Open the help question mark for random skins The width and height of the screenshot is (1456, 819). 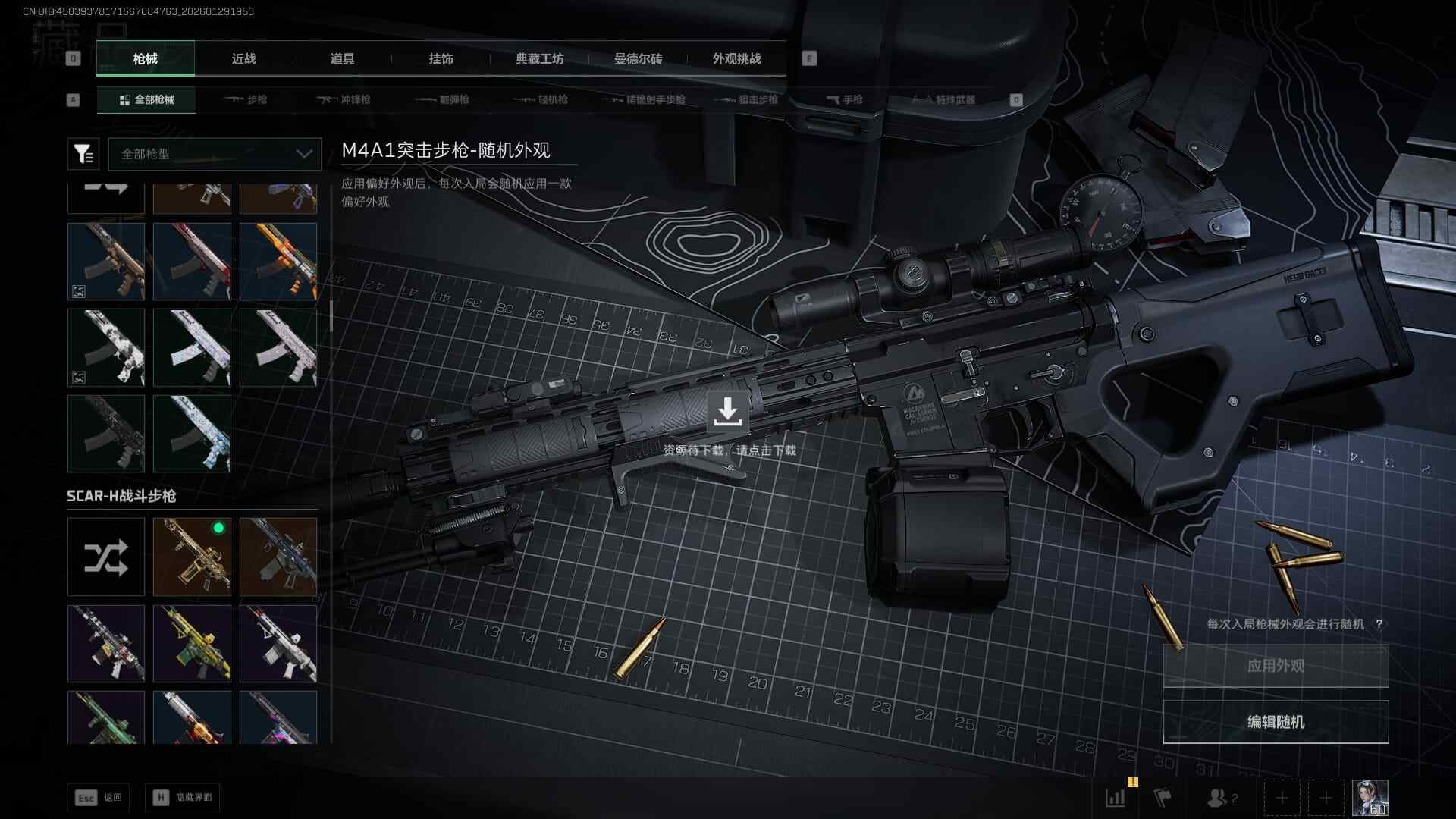point(1379,624)
